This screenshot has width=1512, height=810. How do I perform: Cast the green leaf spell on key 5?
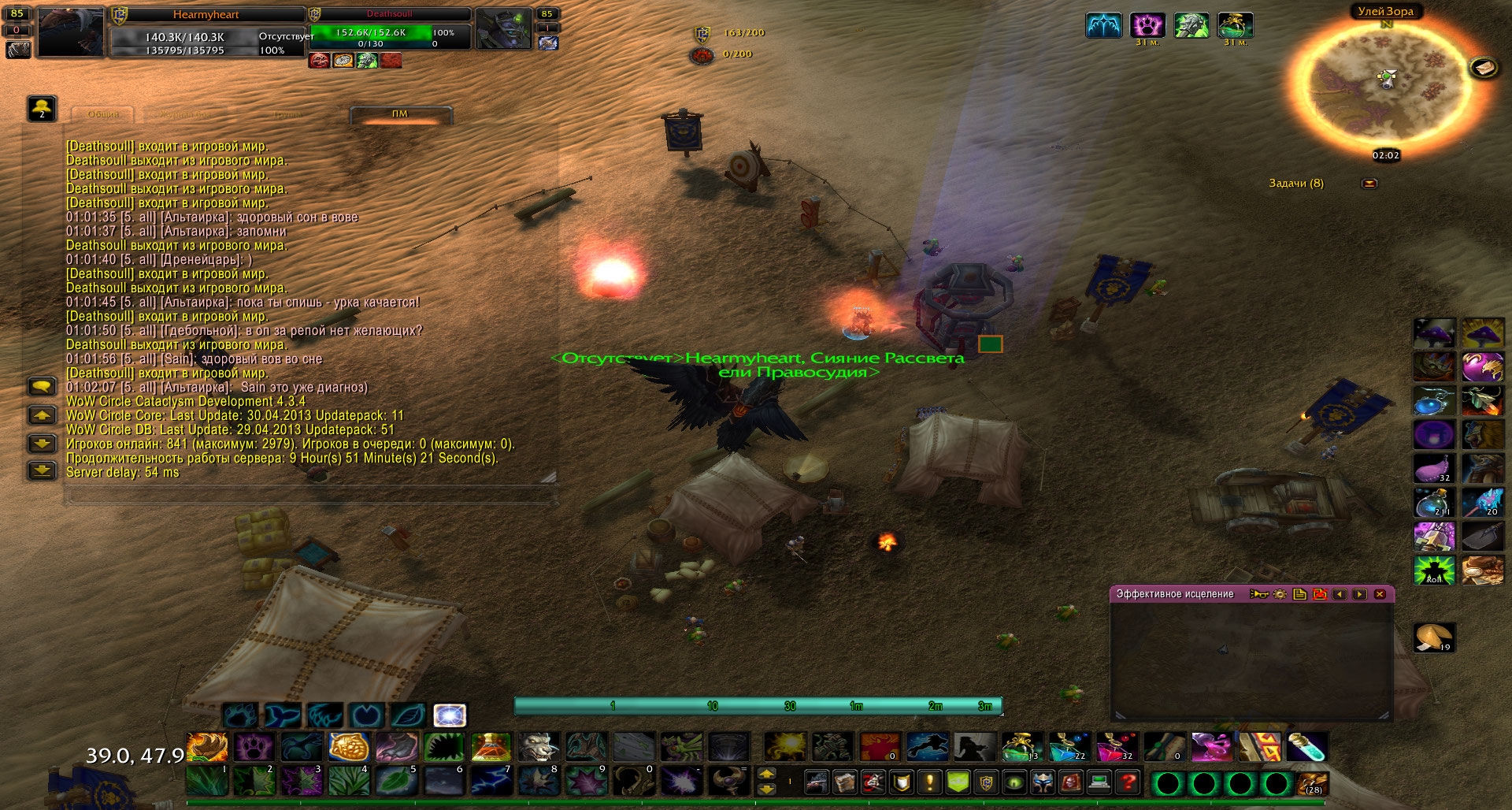click(x=396, y=782)
